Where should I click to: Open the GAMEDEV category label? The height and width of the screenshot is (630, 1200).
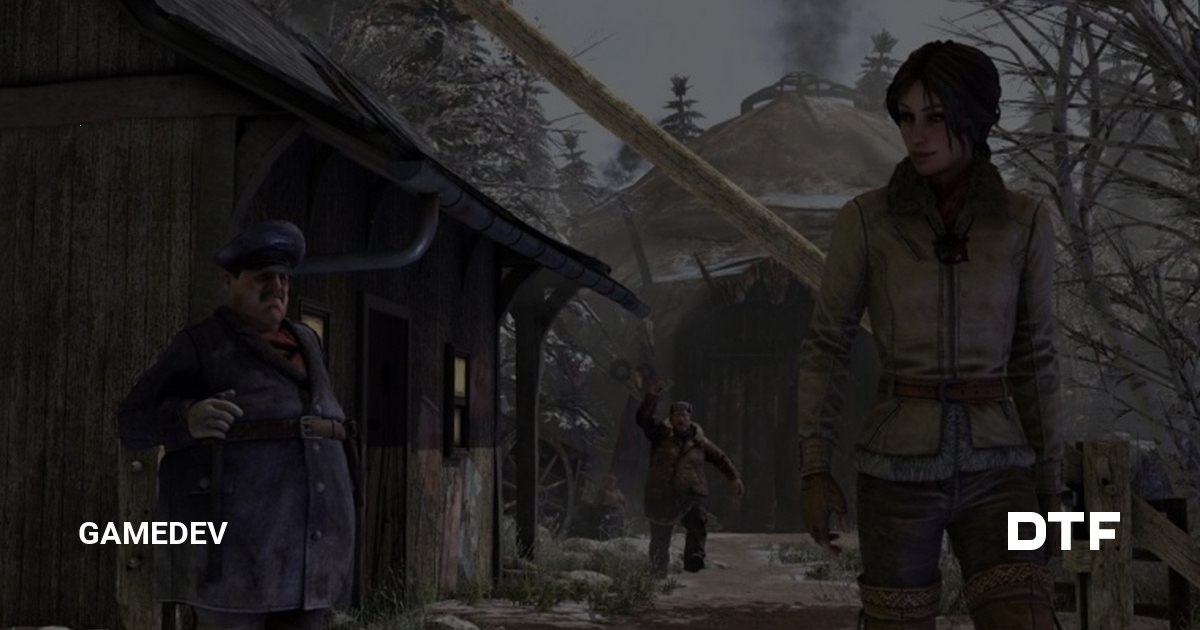coord(153,533)
